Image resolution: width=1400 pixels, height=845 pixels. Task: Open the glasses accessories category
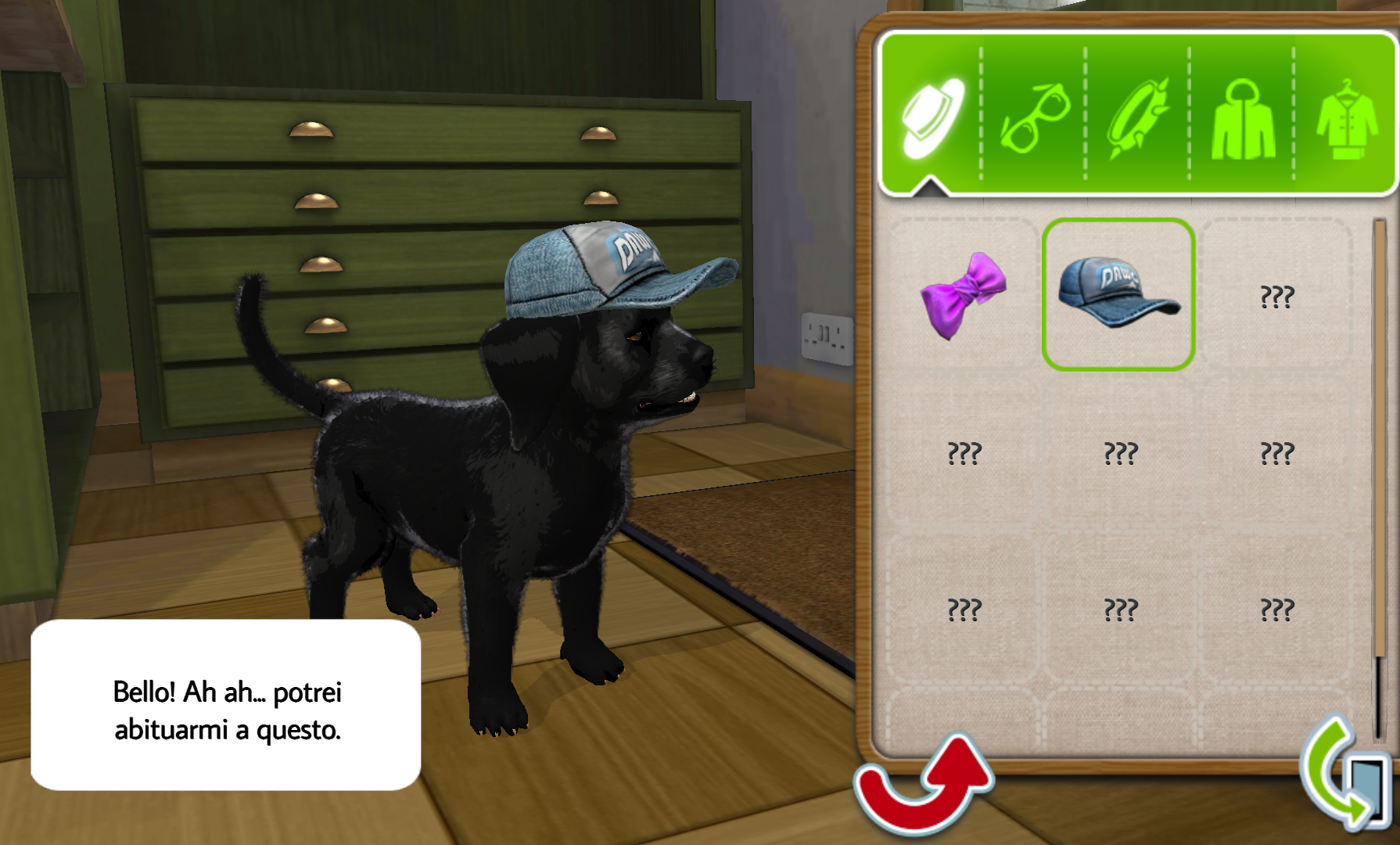pyautogui.click(x=1039, y=119)
